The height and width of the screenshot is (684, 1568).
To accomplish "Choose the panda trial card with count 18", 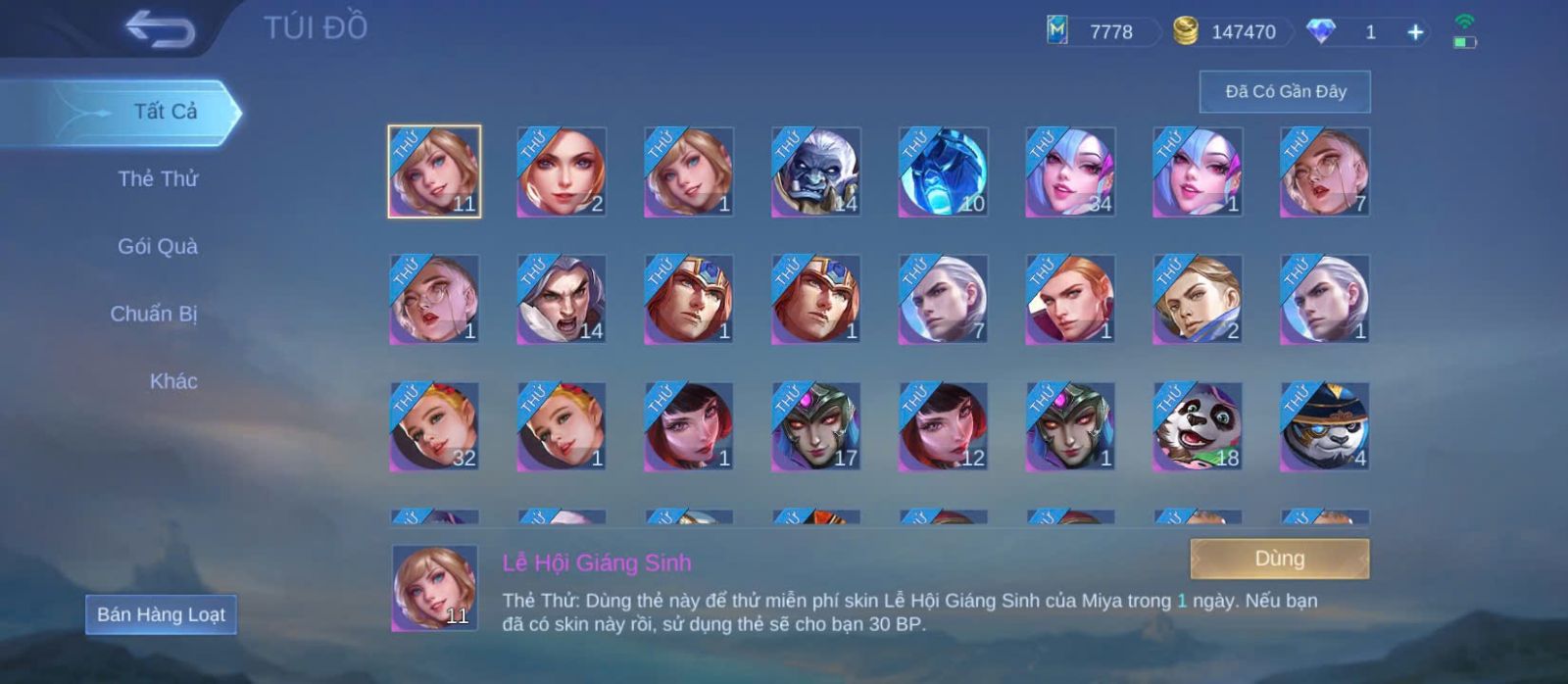I will click(1198, 426).
